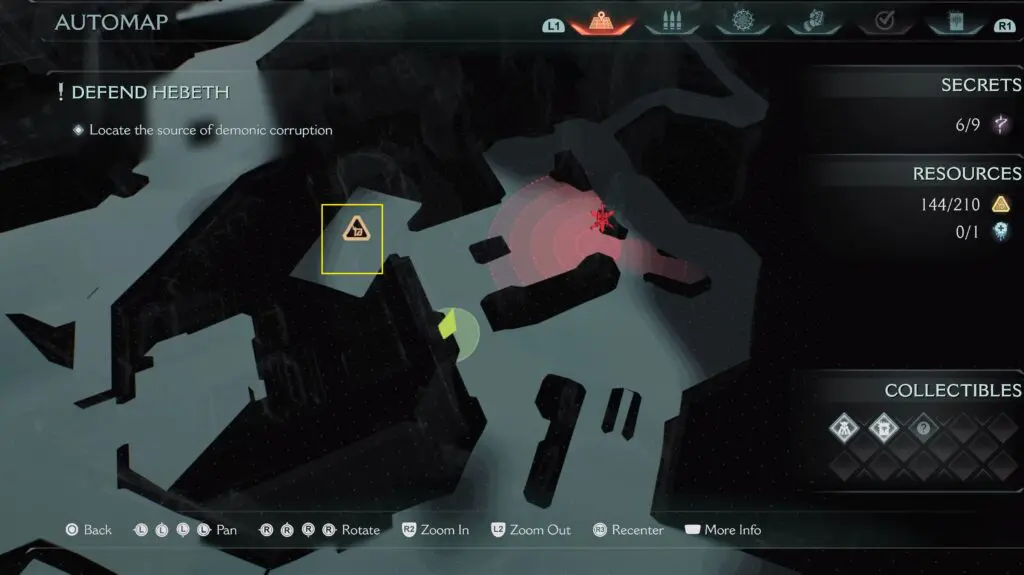Switch to the clenched fist tab
The width and height of the screenshot is (1024, 575).
(x=811, y=22)
